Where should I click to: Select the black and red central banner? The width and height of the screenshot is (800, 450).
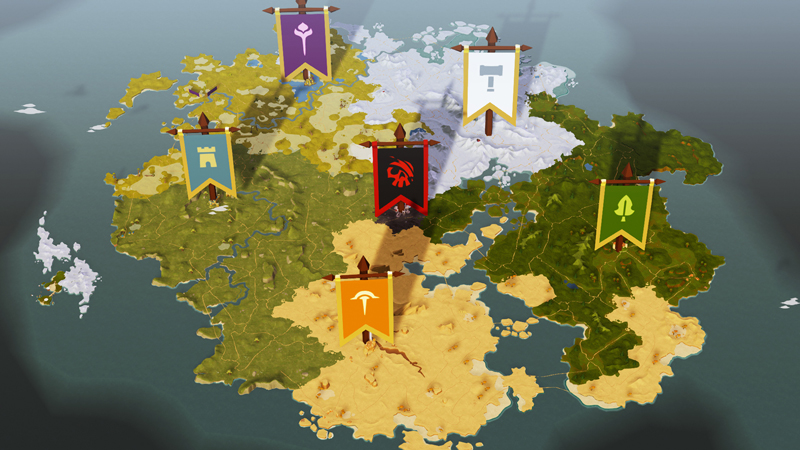(x=400, y=176)
